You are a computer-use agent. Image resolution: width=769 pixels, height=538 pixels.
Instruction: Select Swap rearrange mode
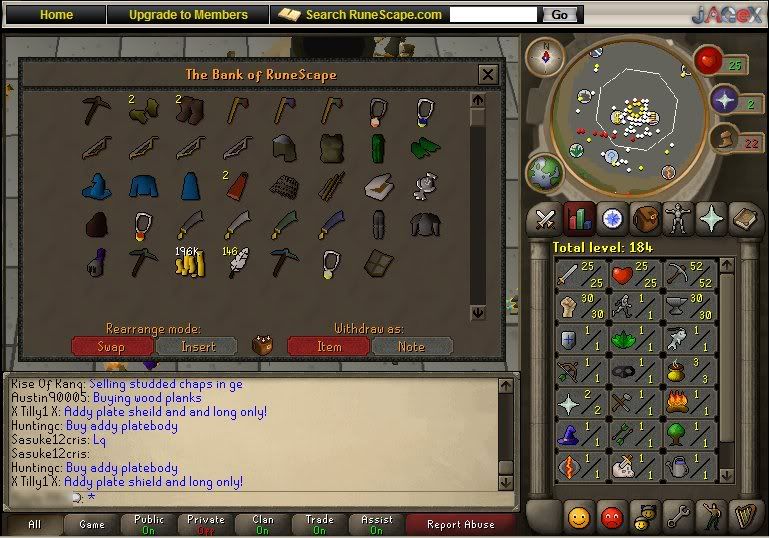coord(112,346)
